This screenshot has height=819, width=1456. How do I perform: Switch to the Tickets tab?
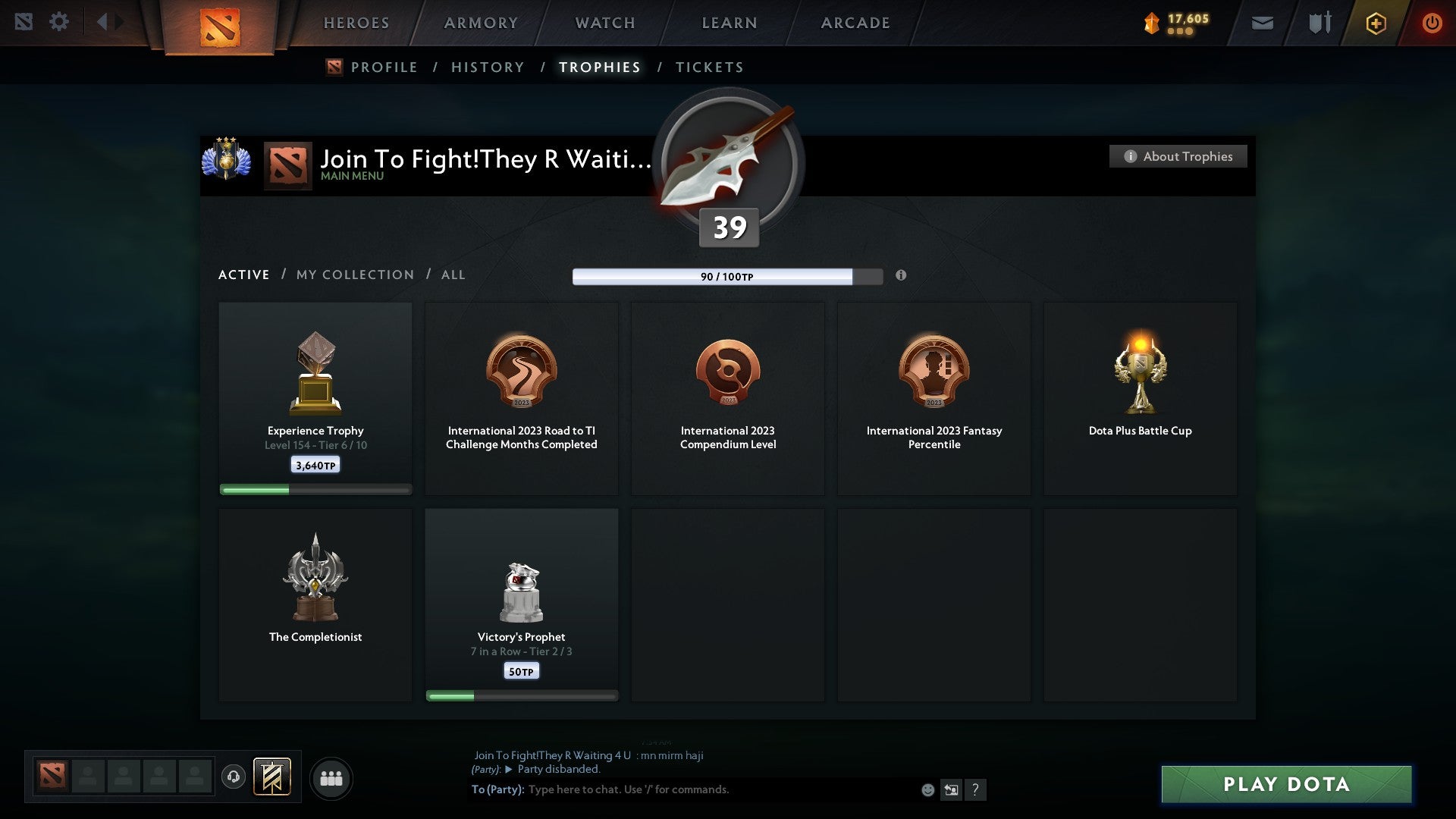708,67
